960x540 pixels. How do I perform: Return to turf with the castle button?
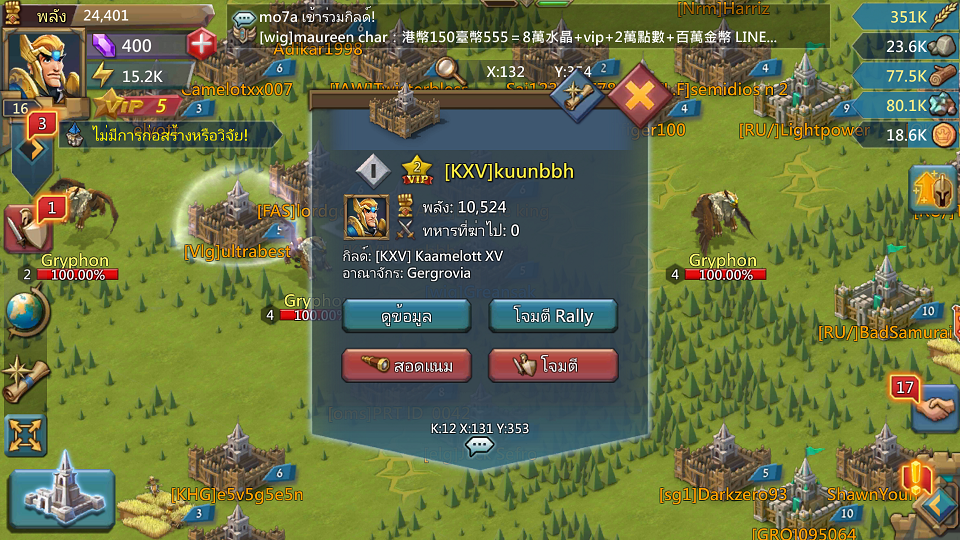(x=62, y=491)
